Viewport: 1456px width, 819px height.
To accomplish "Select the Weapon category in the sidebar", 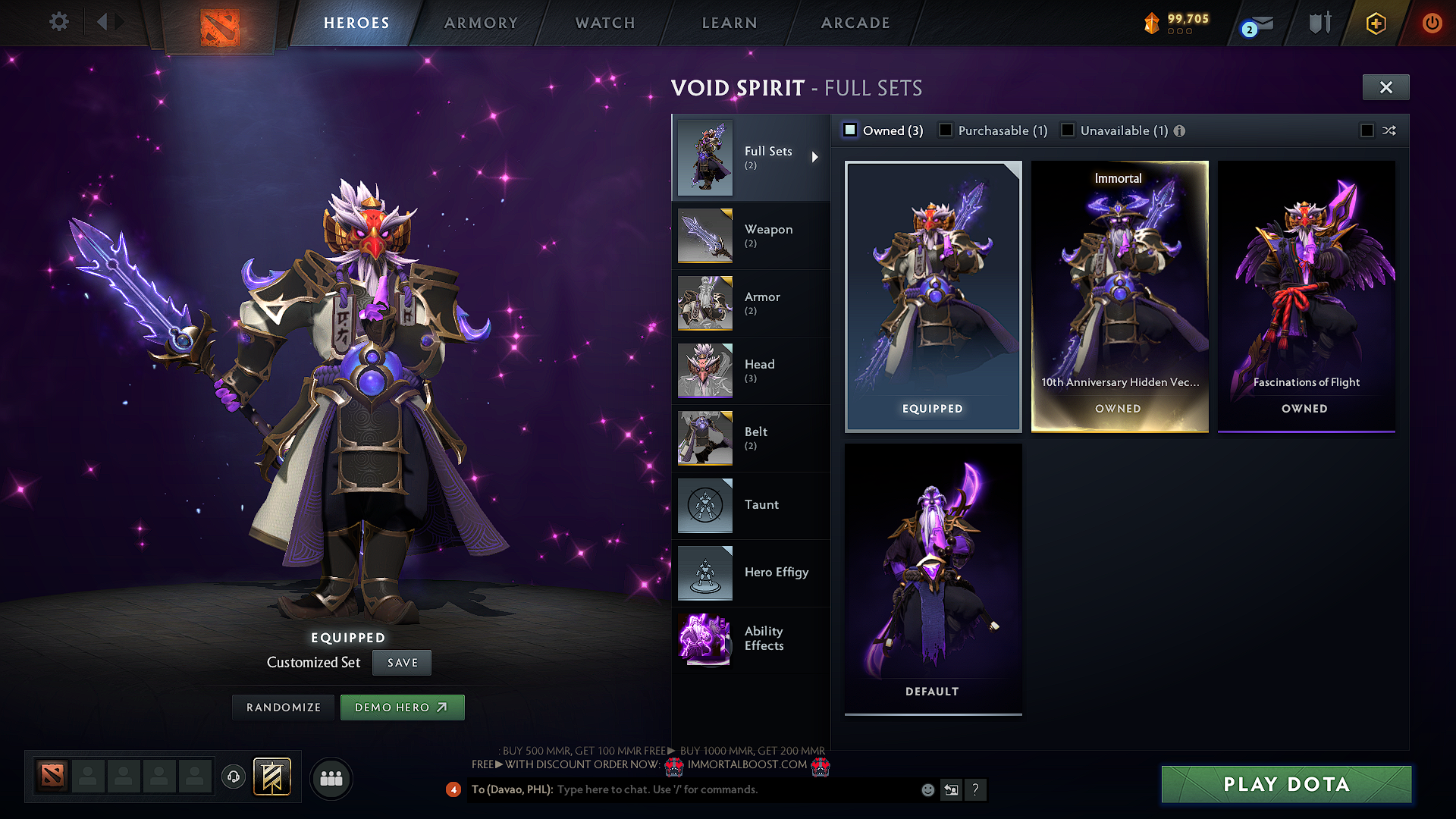I will (x=768, y=236).
